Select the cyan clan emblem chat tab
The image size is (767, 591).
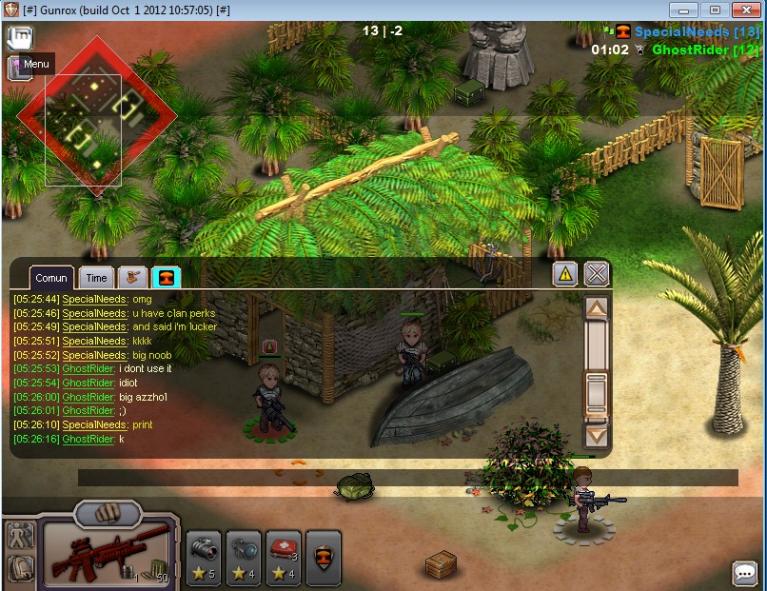coord(166,278)
